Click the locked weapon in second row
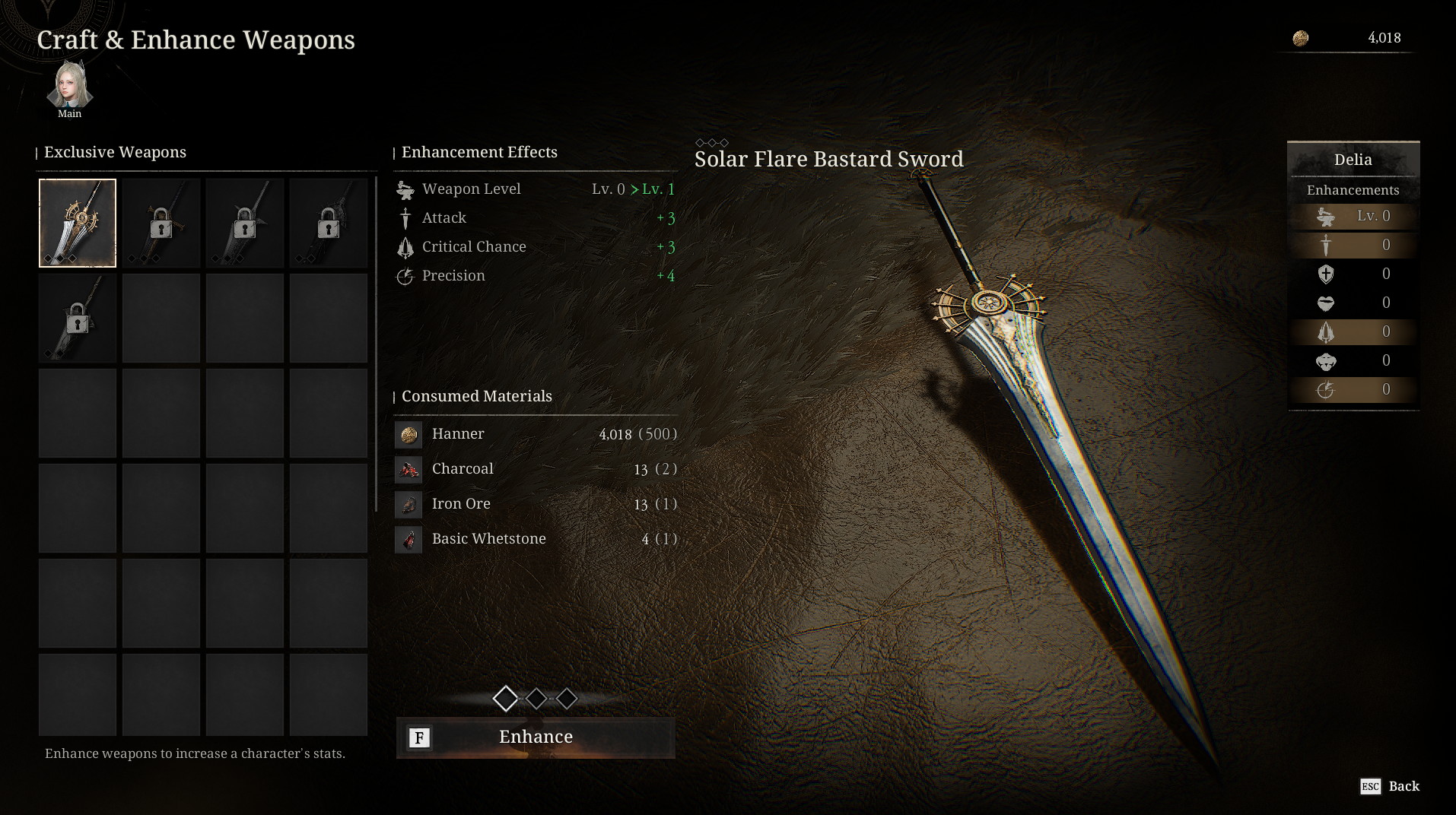Image resolution: width=1456 pixels, height=815 pixels. click(78, 318)
